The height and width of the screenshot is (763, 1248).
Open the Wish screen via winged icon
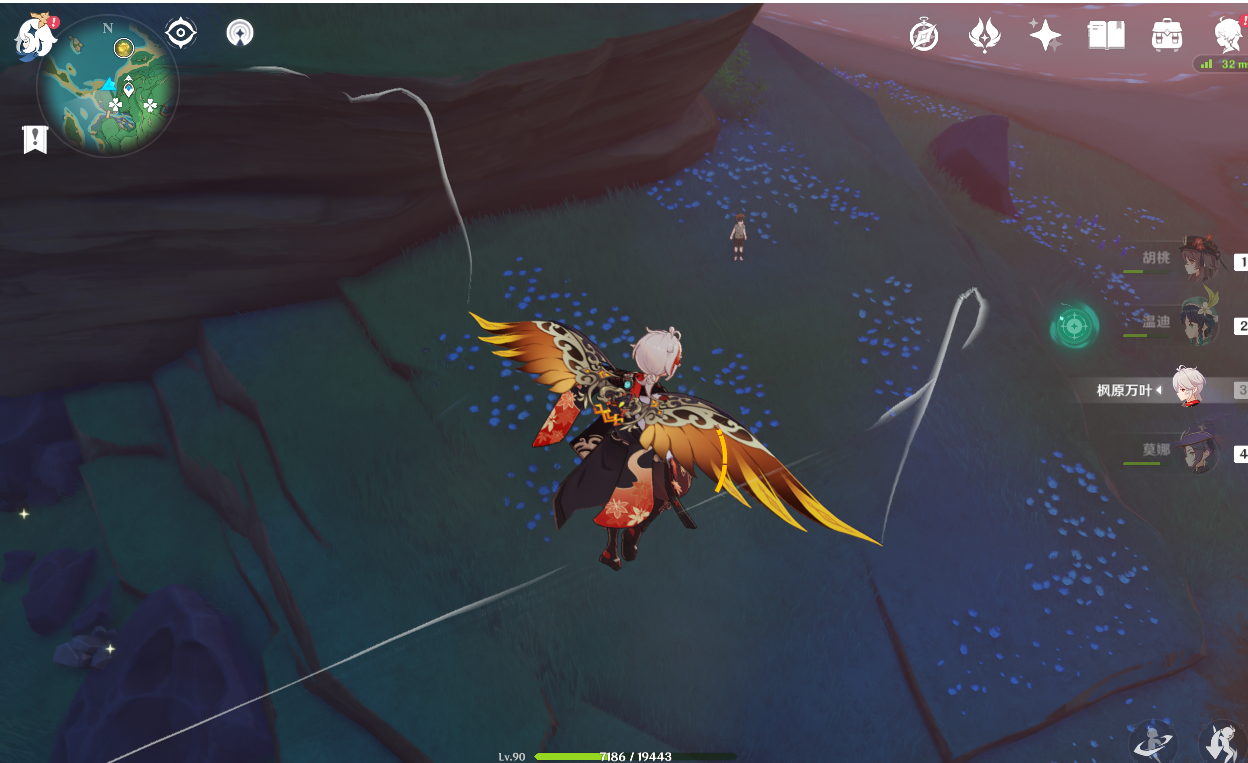click(985, 36)
